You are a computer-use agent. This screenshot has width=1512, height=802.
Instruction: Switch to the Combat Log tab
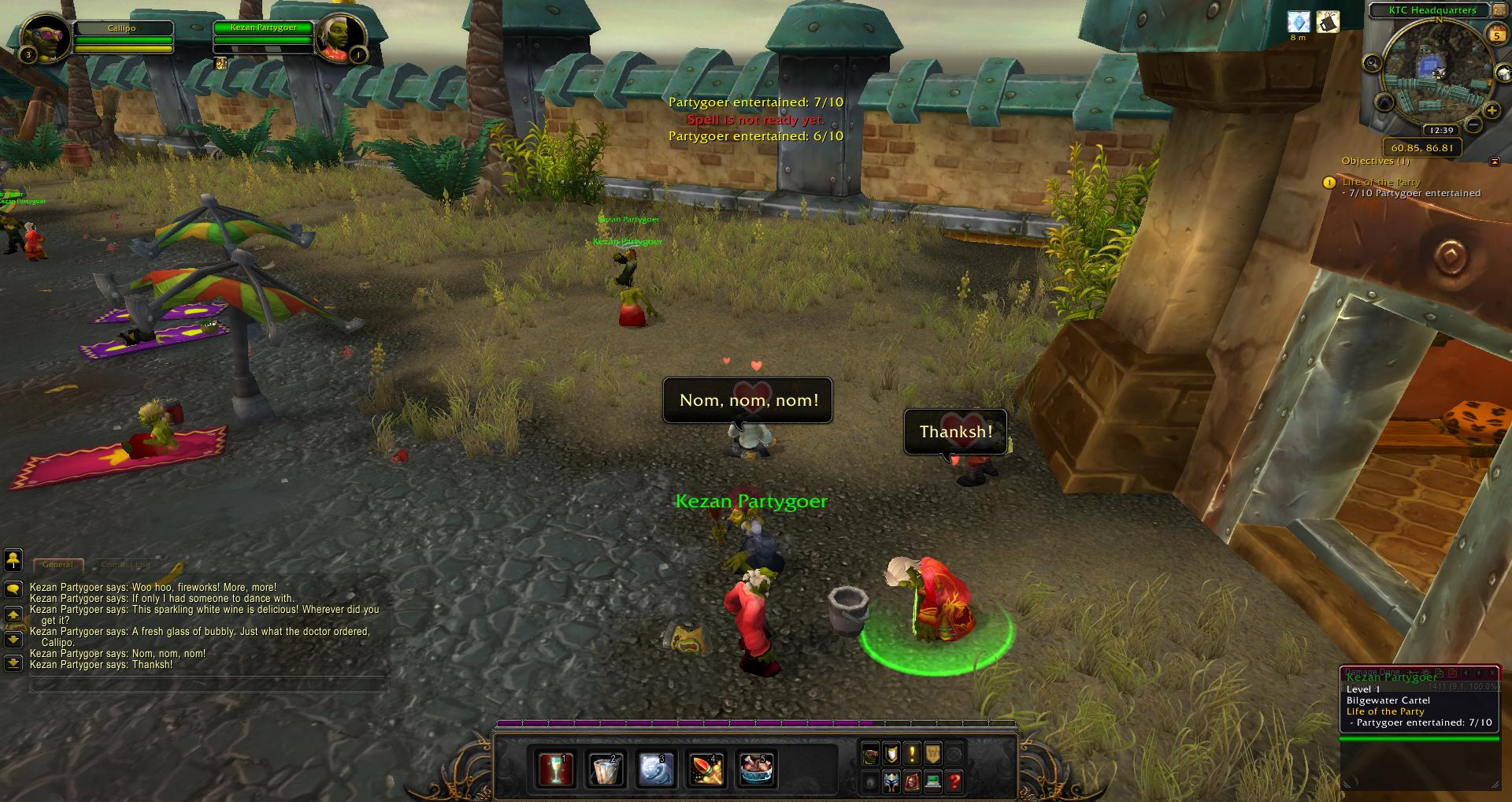tap(126, 565)
